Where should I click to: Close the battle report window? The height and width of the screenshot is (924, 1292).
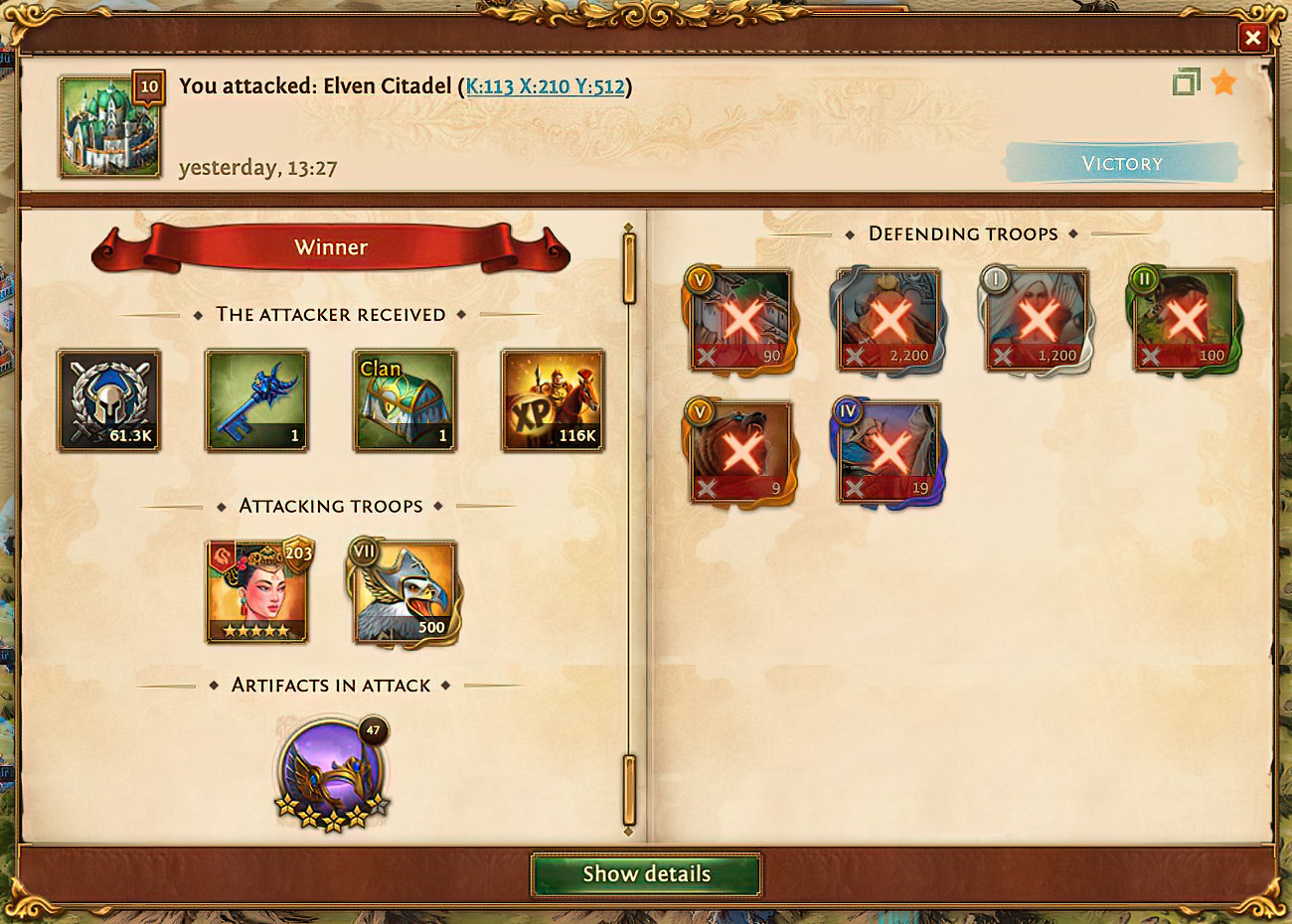pos(1252,38)
